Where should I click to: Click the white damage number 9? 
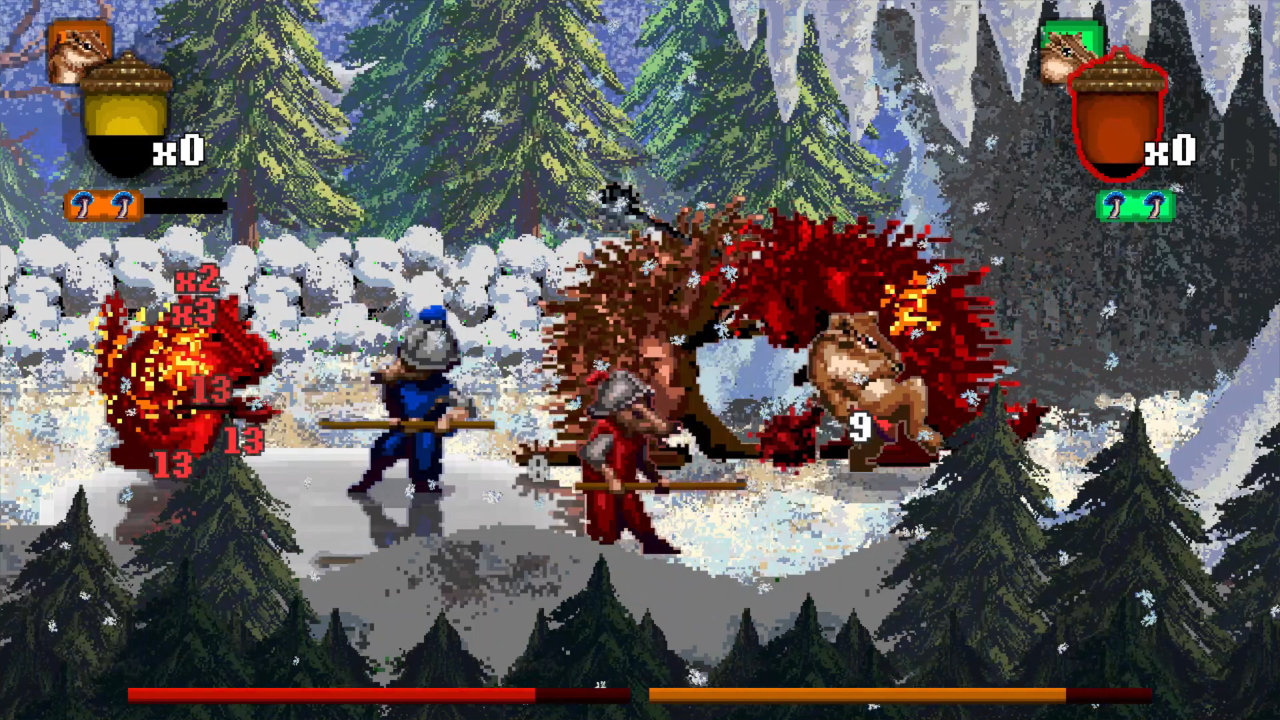[859, 427]
